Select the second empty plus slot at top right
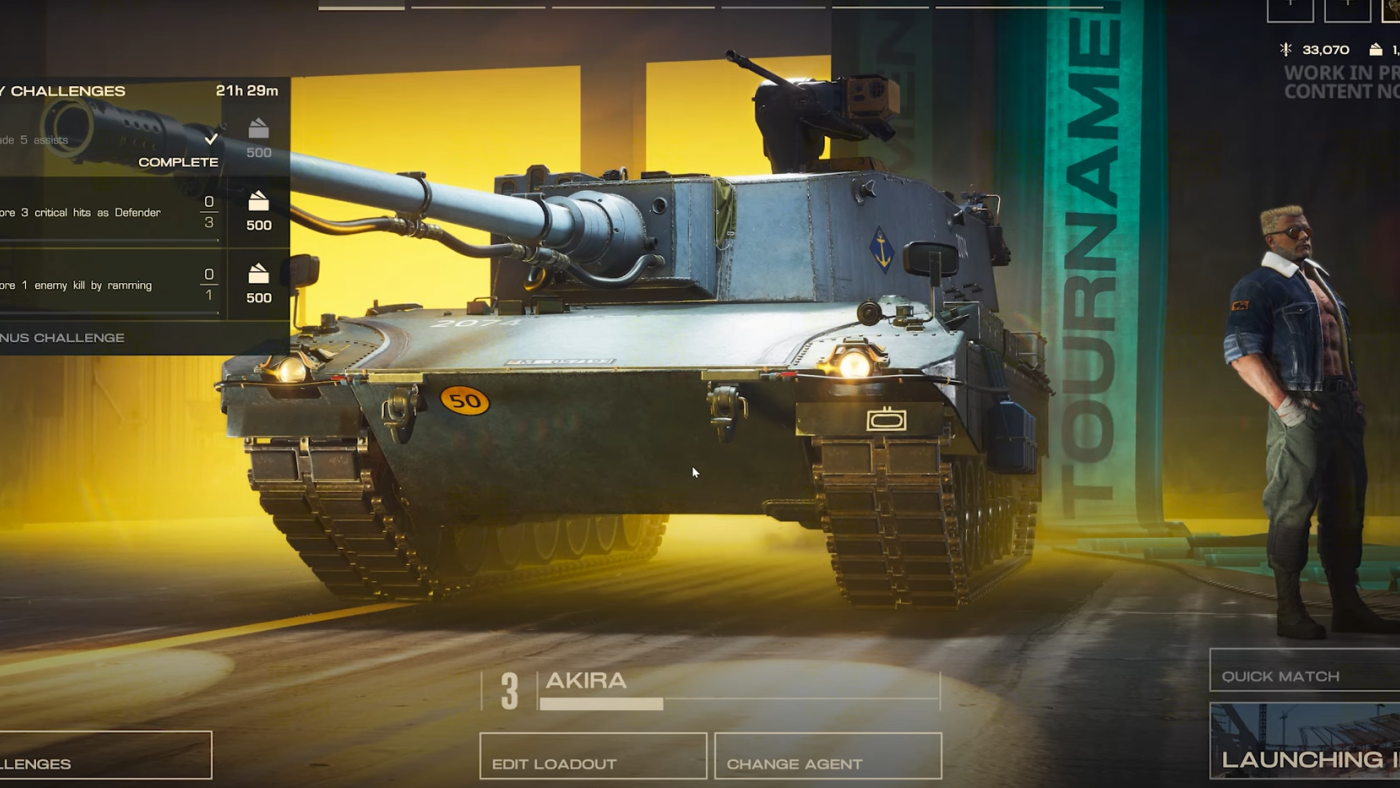1400x788 pixels. click(1347, 10)
